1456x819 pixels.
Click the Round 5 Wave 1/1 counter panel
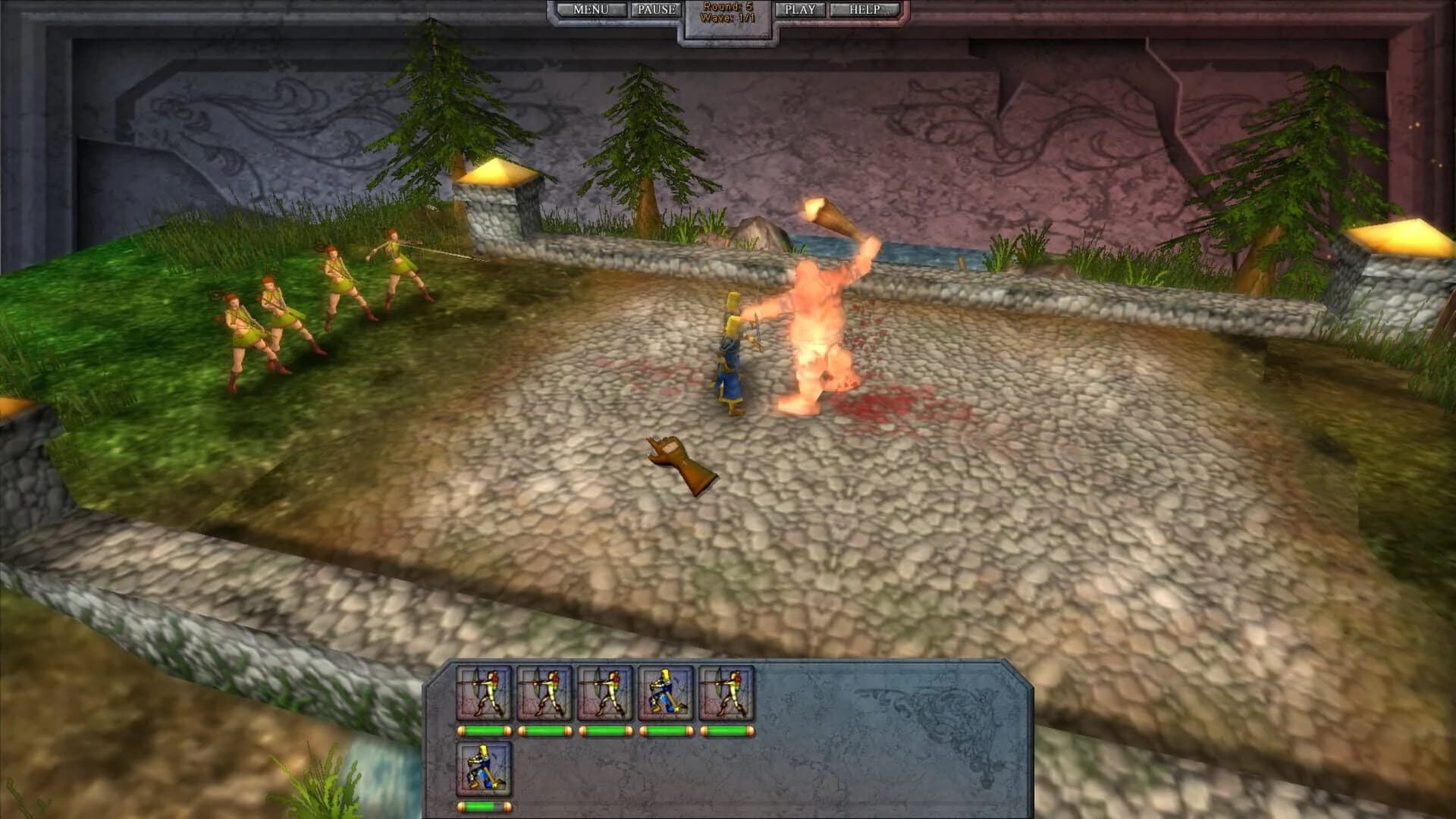[x=727, y=11]
